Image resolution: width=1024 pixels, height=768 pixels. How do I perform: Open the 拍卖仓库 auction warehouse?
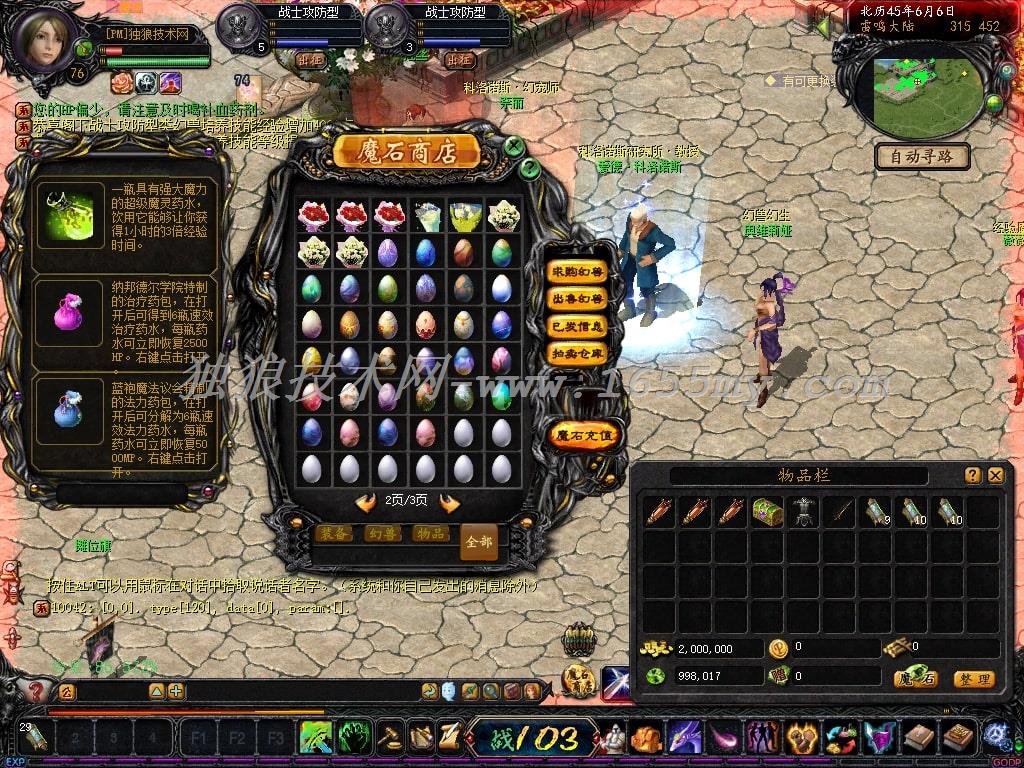click(x=578, y=353)
